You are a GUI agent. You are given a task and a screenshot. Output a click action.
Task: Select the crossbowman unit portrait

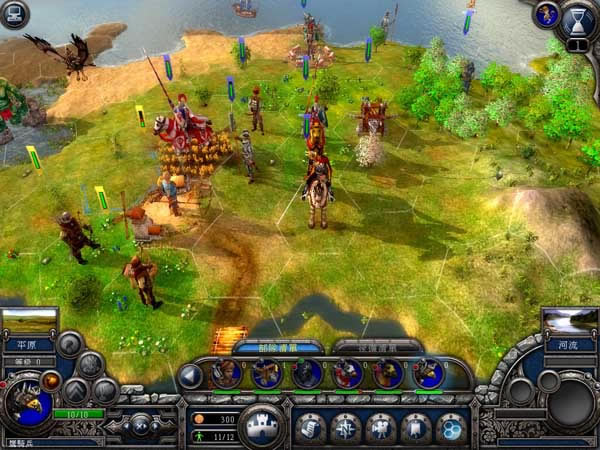(267, 374)
